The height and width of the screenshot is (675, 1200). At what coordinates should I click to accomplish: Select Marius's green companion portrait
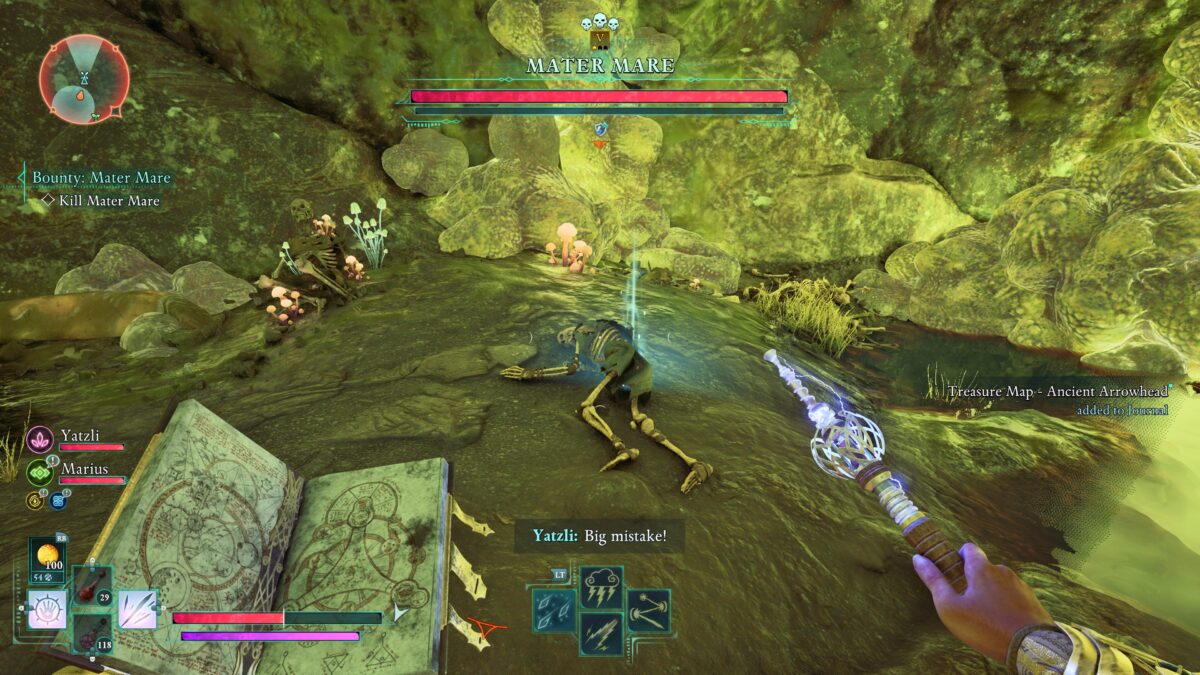coord(40,472)
